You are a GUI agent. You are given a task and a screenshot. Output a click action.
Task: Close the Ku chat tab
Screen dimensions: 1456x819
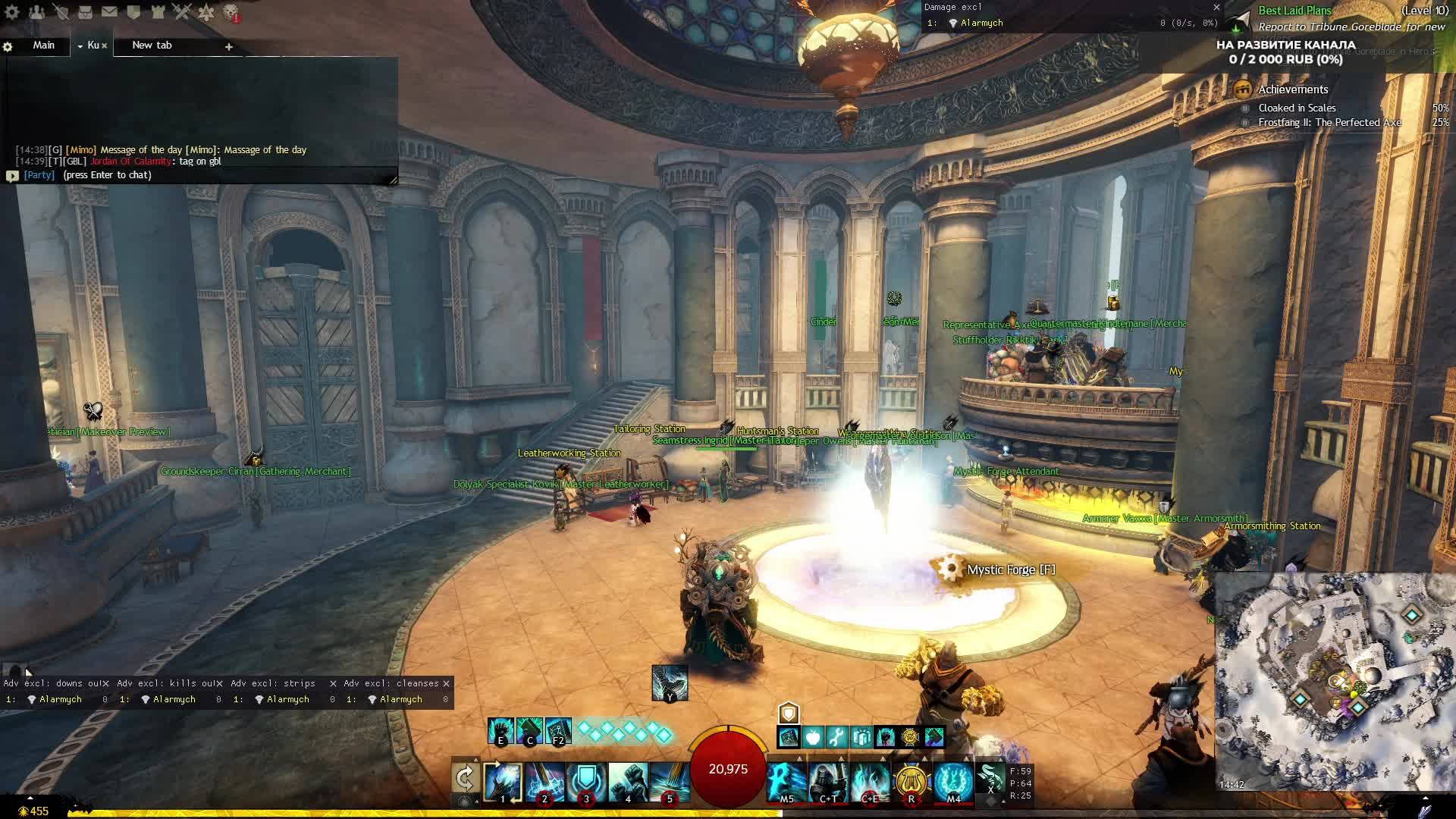(x=105, y=46)
